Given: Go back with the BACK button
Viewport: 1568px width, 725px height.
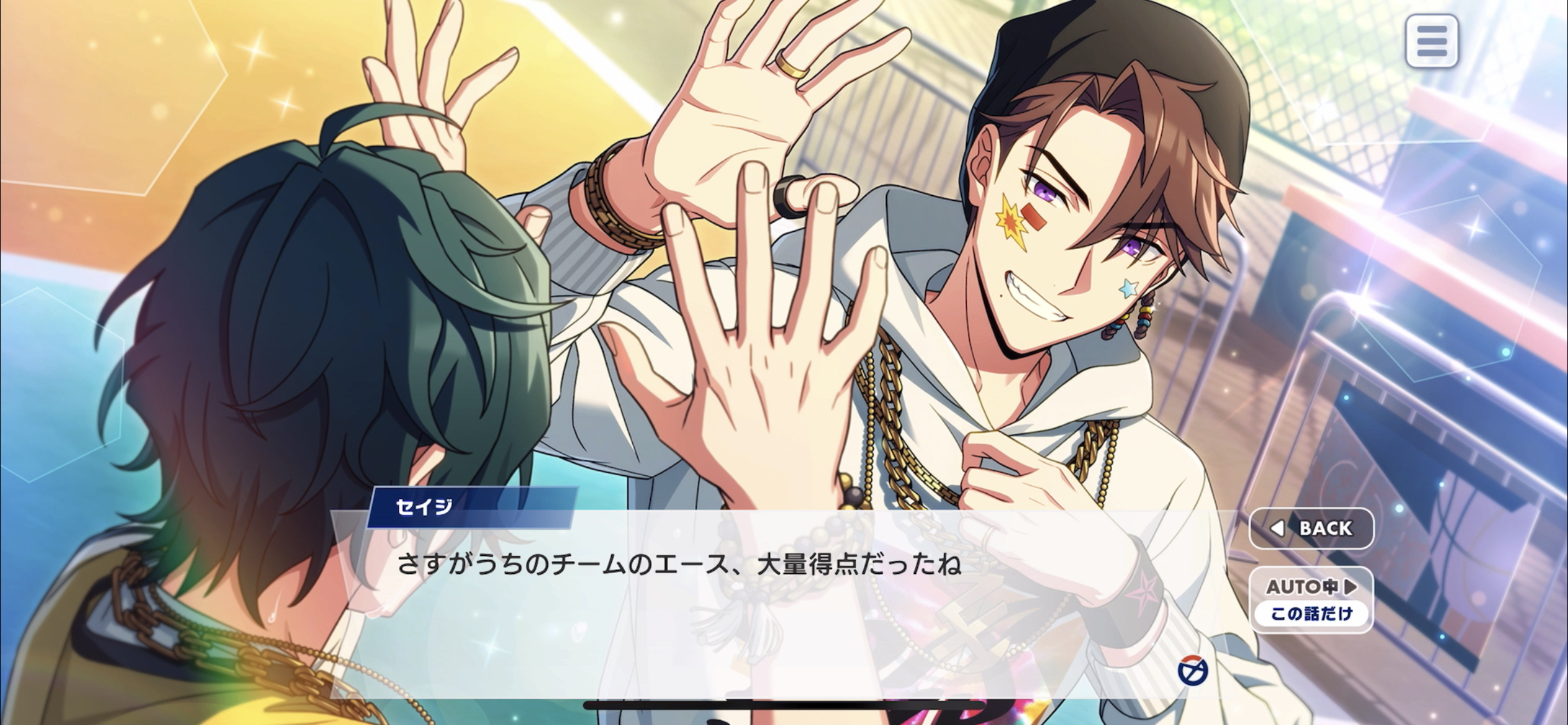Looking at the screenshot, I should (x=1311, y=529).
